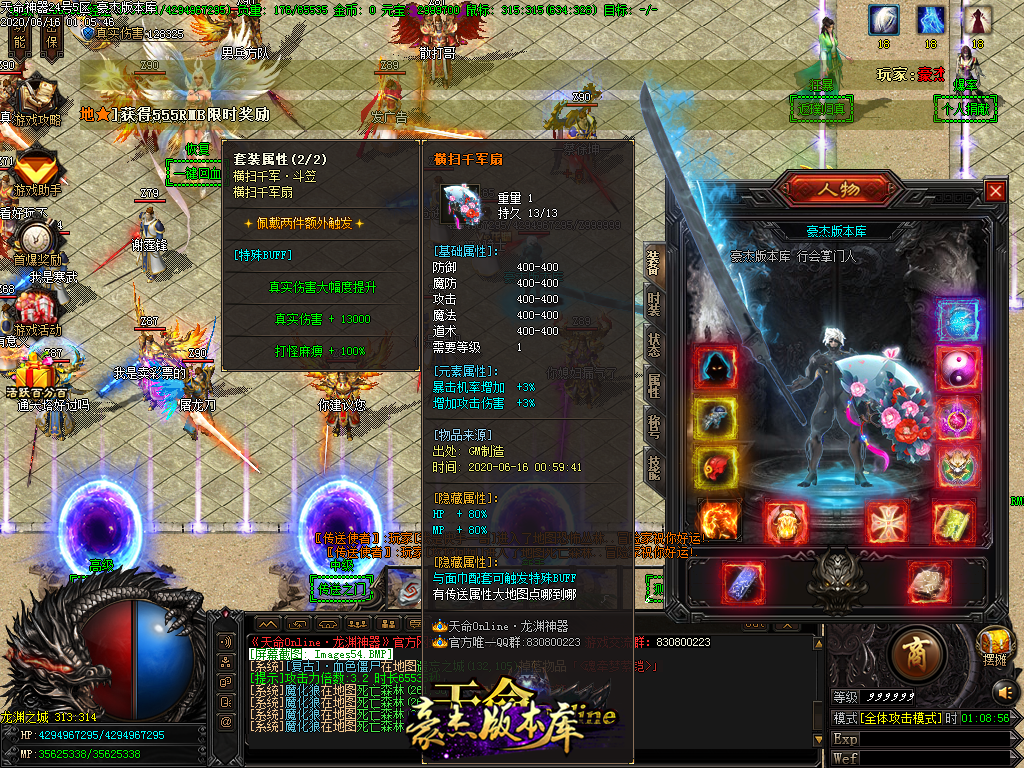This screenshot has width=1024, height=768.
Task: Select the 称号 title tab
Action: click(x=653, y=424)
